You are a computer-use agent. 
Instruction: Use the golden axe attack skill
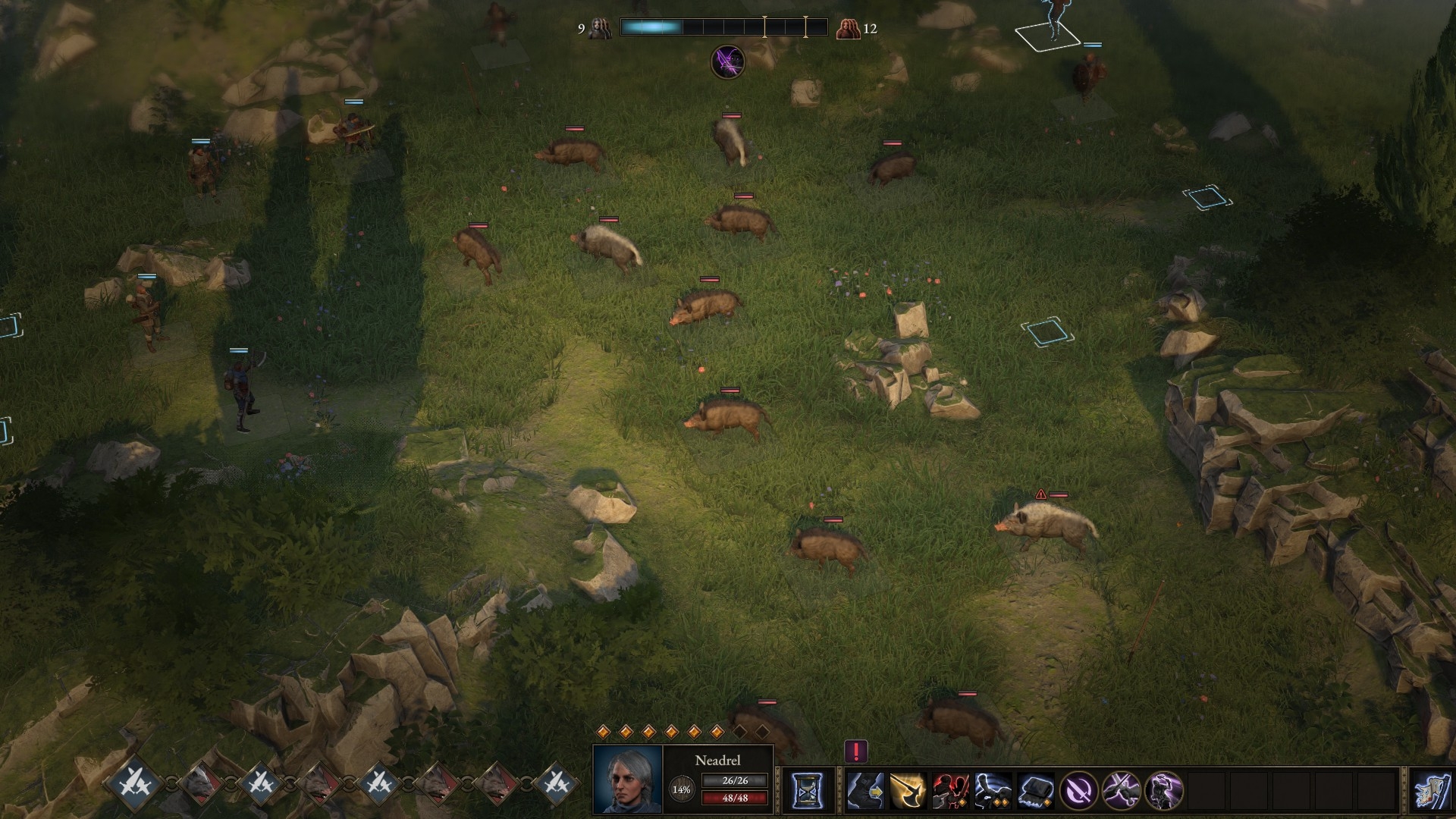908,791
